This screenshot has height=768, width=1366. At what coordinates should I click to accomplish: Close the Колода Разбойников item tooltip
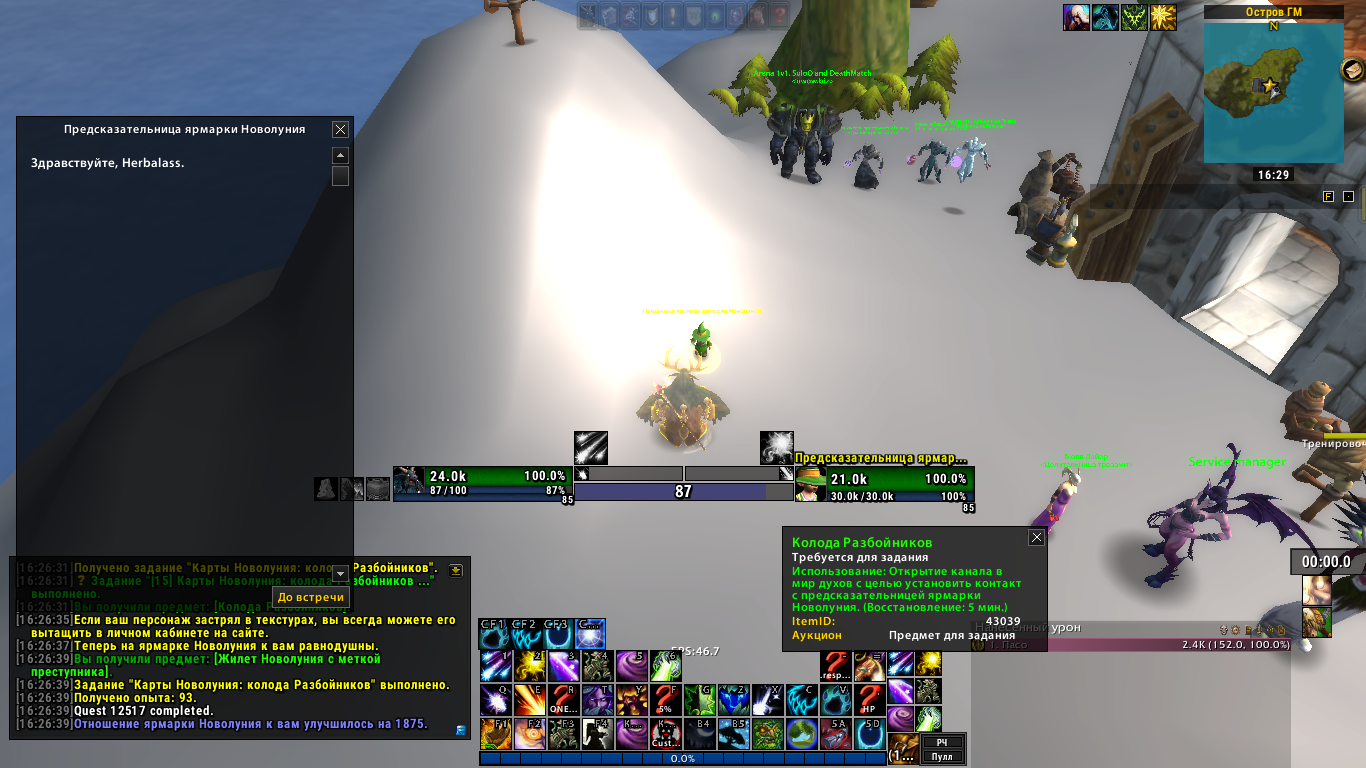click(x=1036, y=537)
